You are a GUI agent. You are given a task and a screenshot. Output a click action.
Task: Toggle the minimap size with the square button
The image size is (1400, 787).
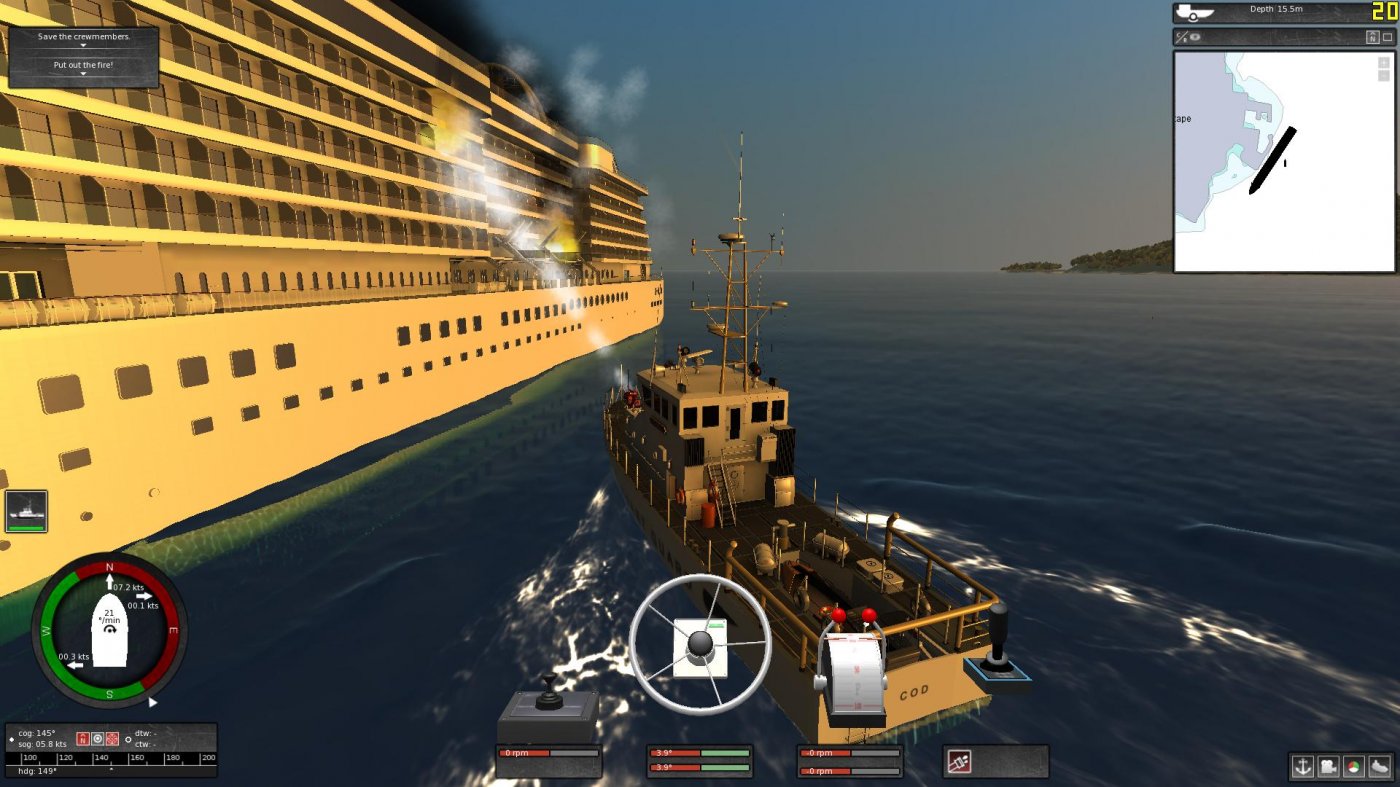tap(1387, 36)
